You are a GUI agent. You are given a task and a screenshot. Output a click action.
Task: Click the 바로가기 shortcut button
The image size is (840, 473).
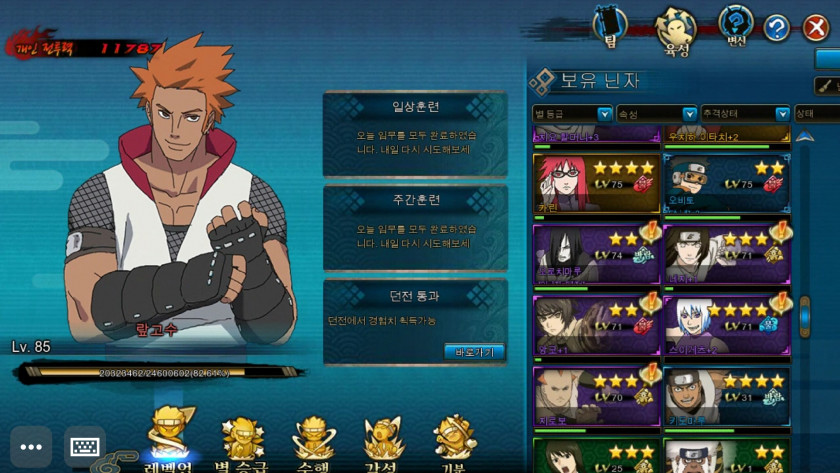[473, 351]
